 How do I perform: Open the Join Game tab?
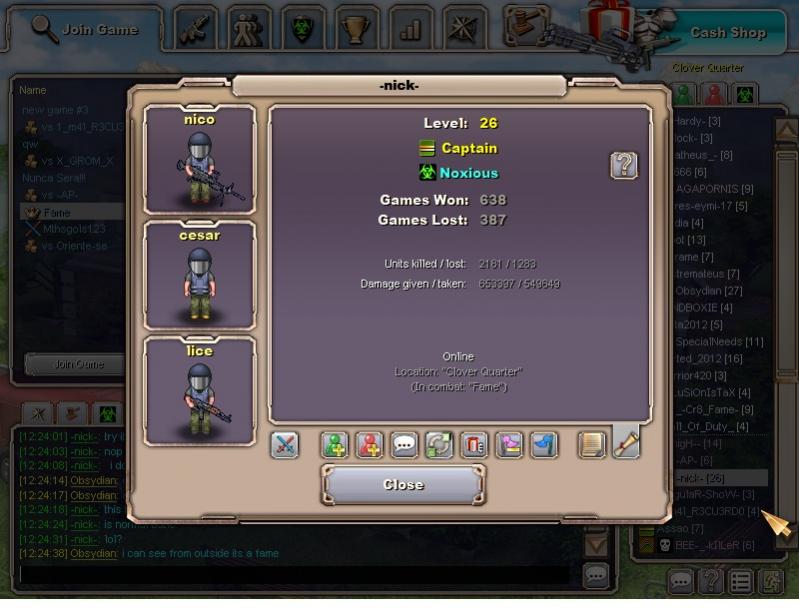(84, 29)
